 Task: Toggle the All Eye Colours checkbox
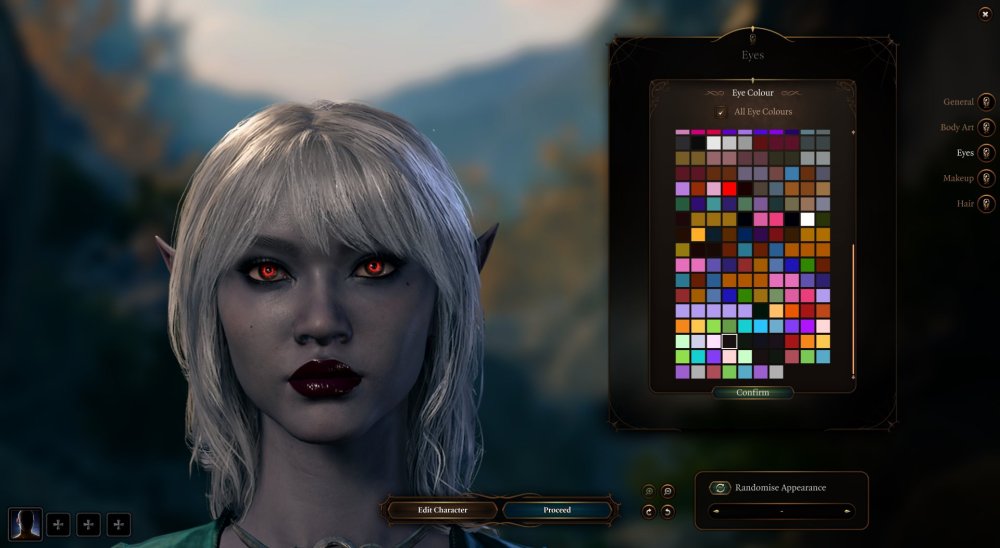[721, 112]
